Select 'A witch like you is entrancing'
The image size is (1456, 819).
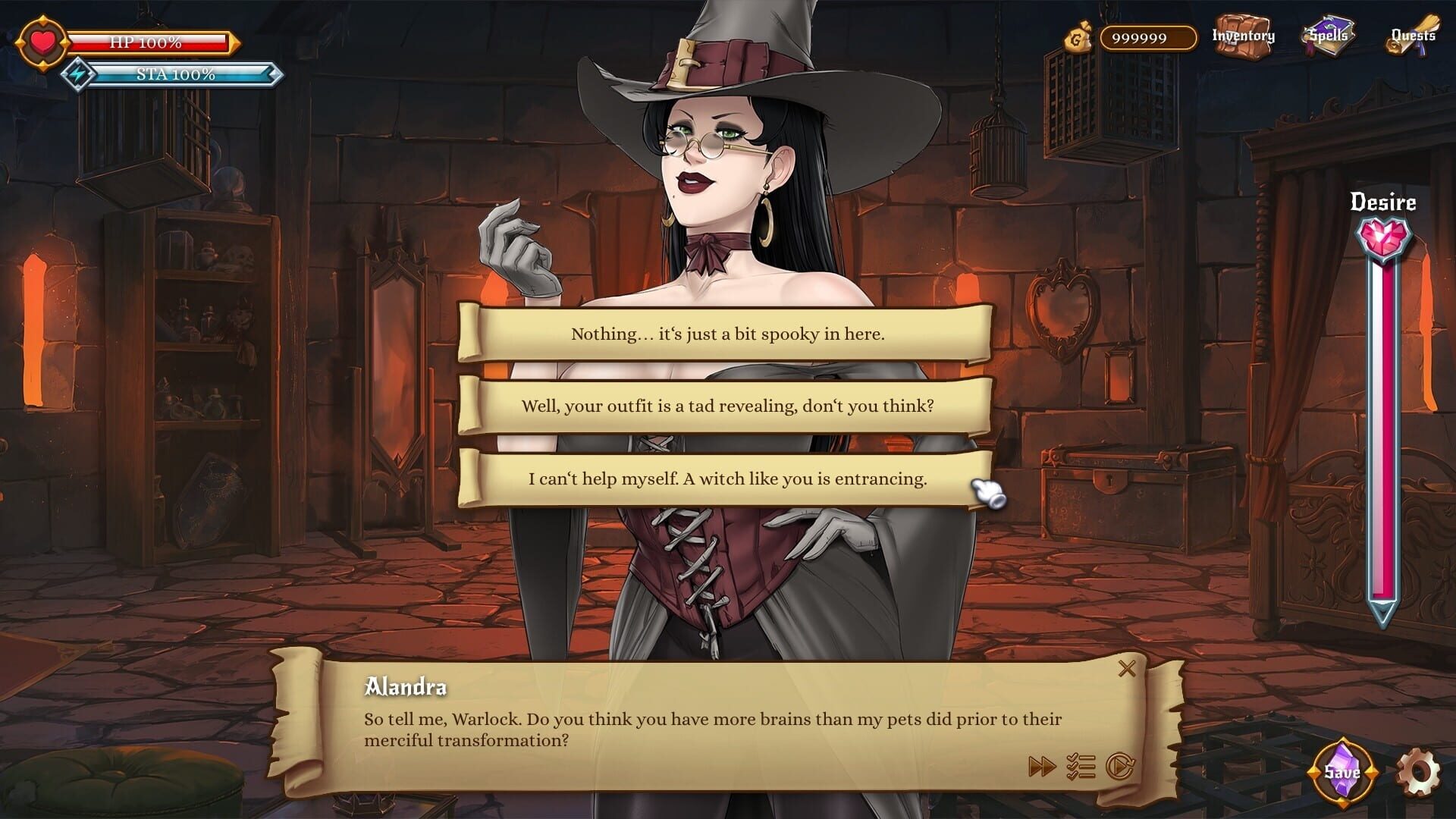[726, 479]
